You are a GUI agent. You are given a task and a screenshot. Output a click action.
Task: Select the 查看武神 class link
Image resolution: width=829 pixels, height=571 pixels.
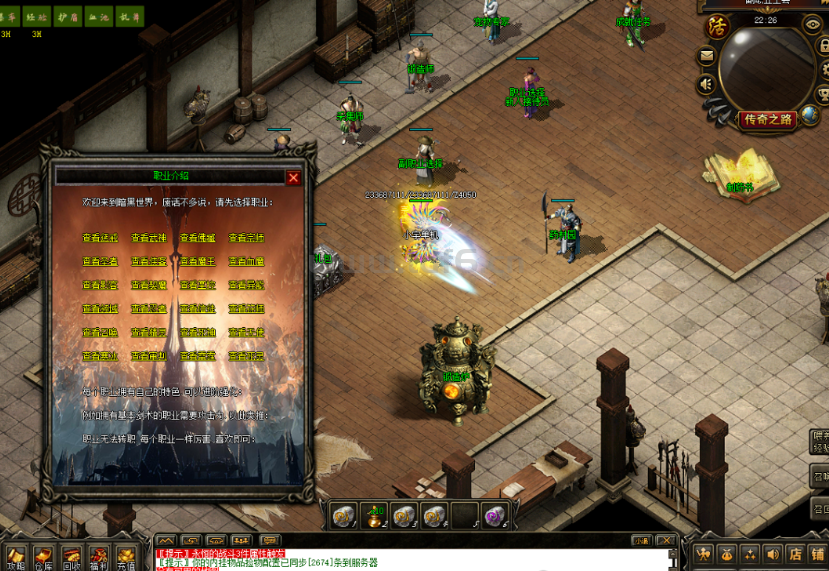point(149,238)
